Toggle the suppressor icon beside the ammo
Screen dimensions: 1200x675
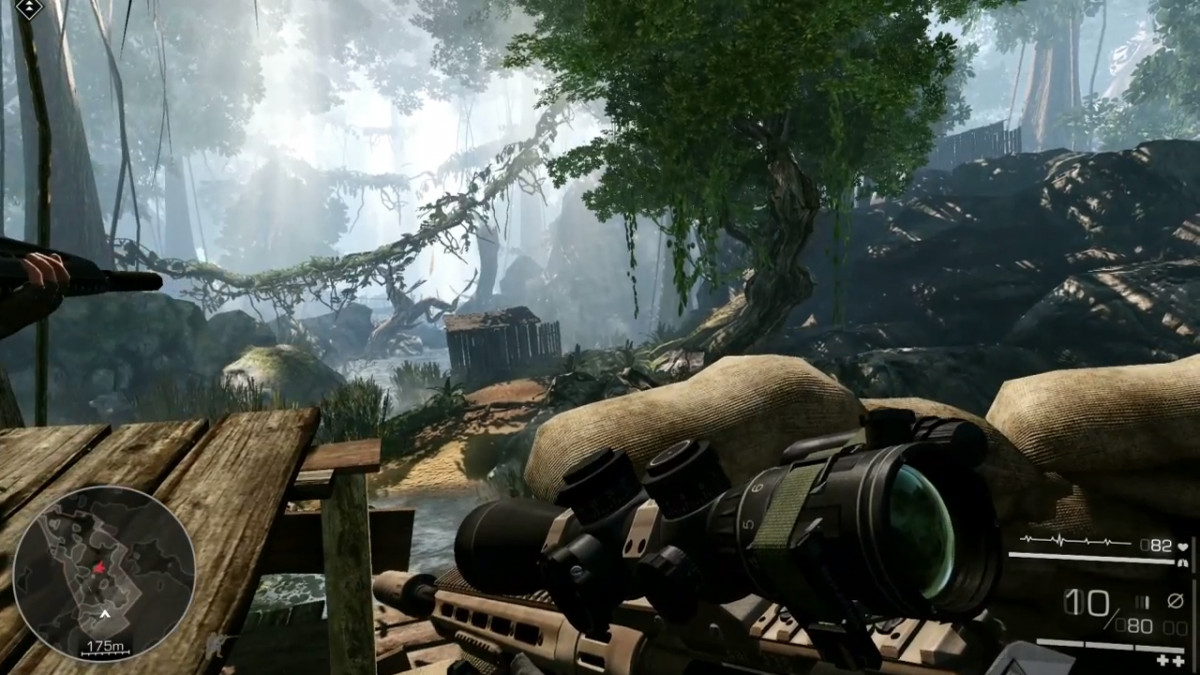click(1175, 600)
